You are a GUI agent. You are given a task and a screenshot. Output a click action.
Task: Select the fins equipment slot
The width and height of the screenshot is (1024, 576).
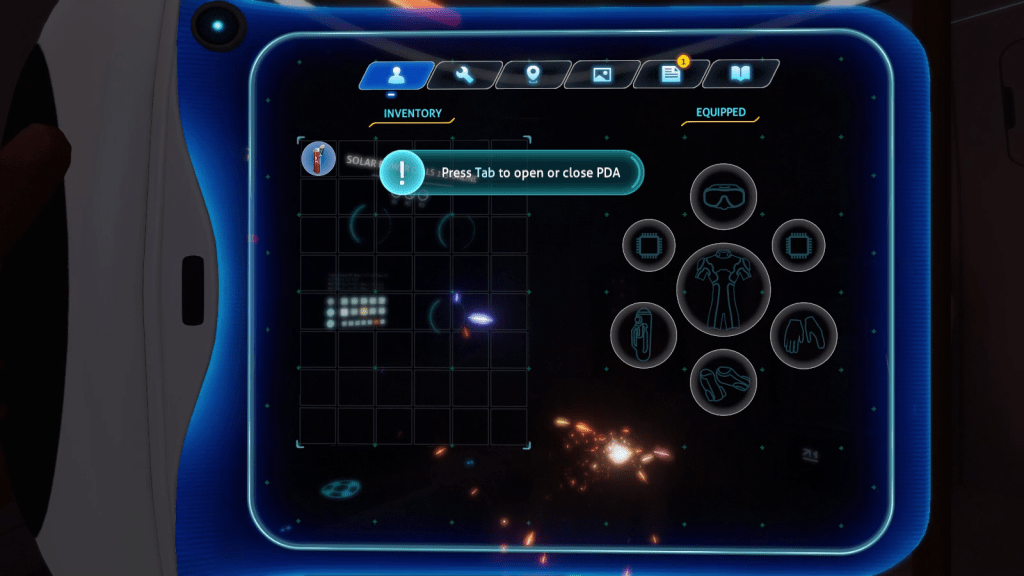pyautogui.click(x=723, y=382)
